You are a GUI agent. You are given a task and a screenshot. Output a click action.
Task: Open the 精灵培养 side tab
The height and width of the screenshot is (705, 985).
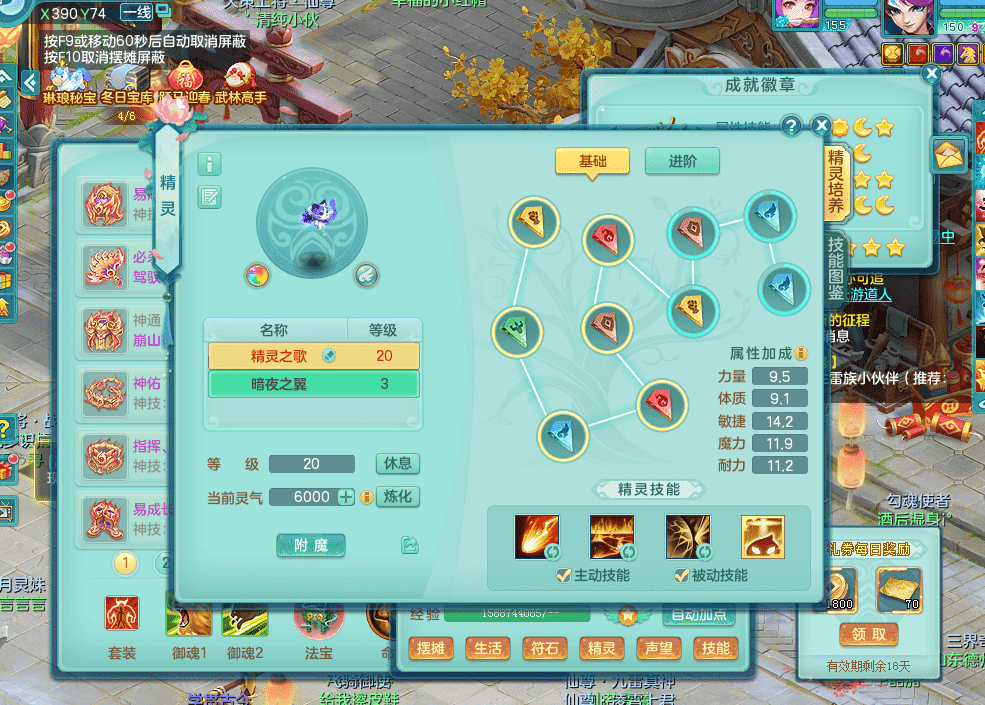pyautogui.click(x=836, y=182)
